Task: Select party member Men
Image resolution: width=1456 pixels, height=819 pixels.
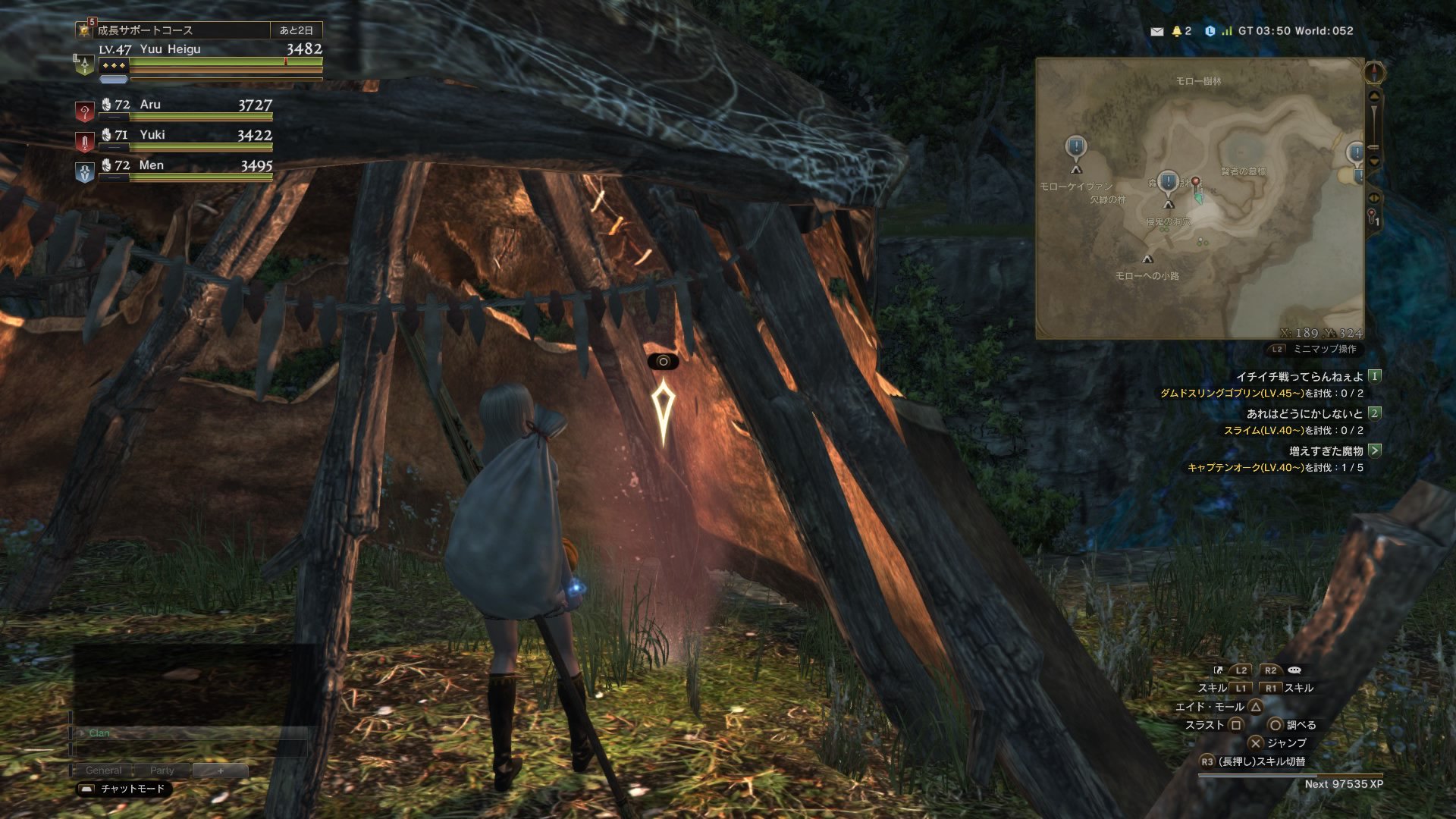Action: 186,166
